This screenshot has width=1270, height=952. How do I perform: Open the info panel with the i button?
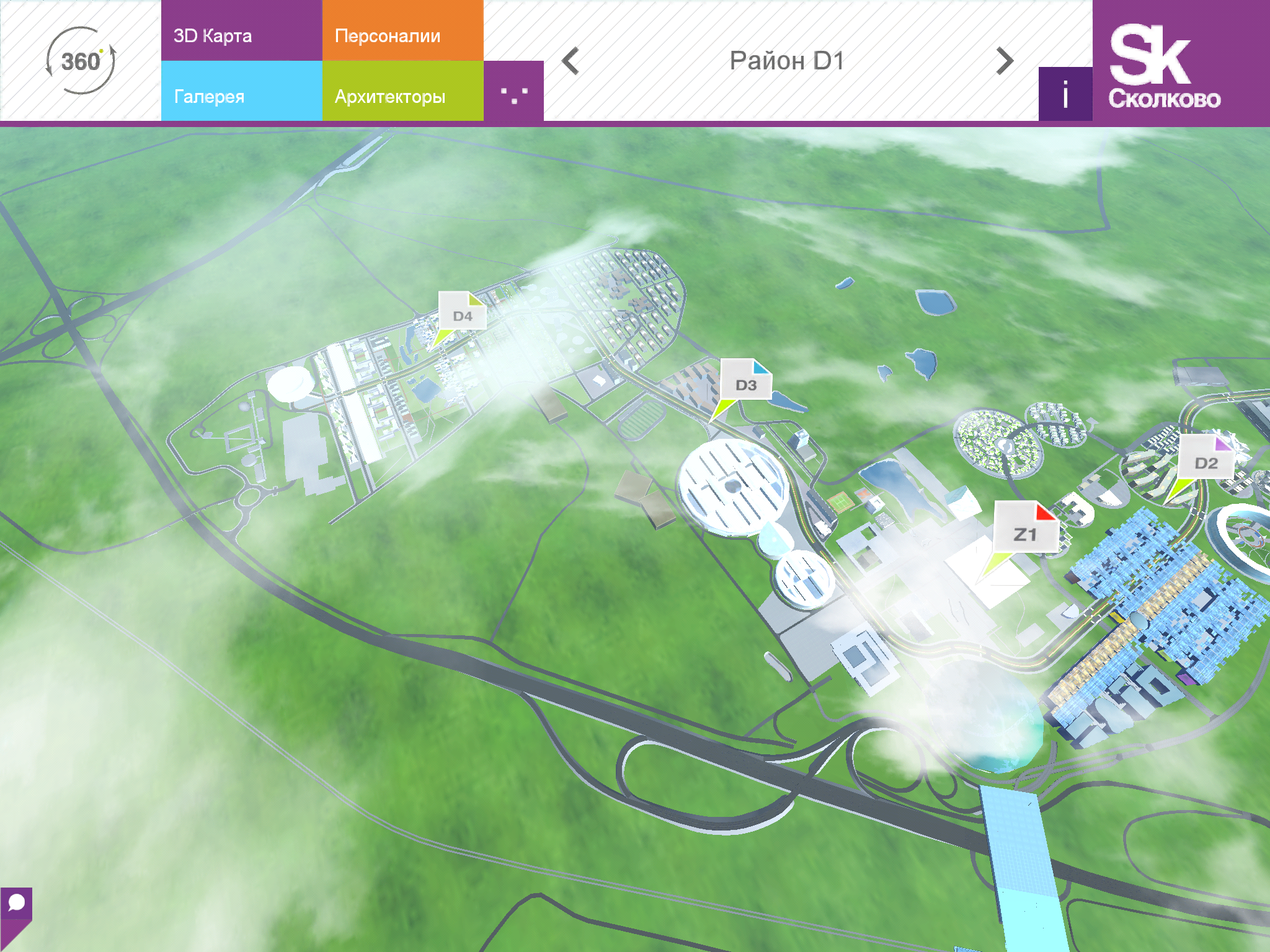(x=1065, y=94)
